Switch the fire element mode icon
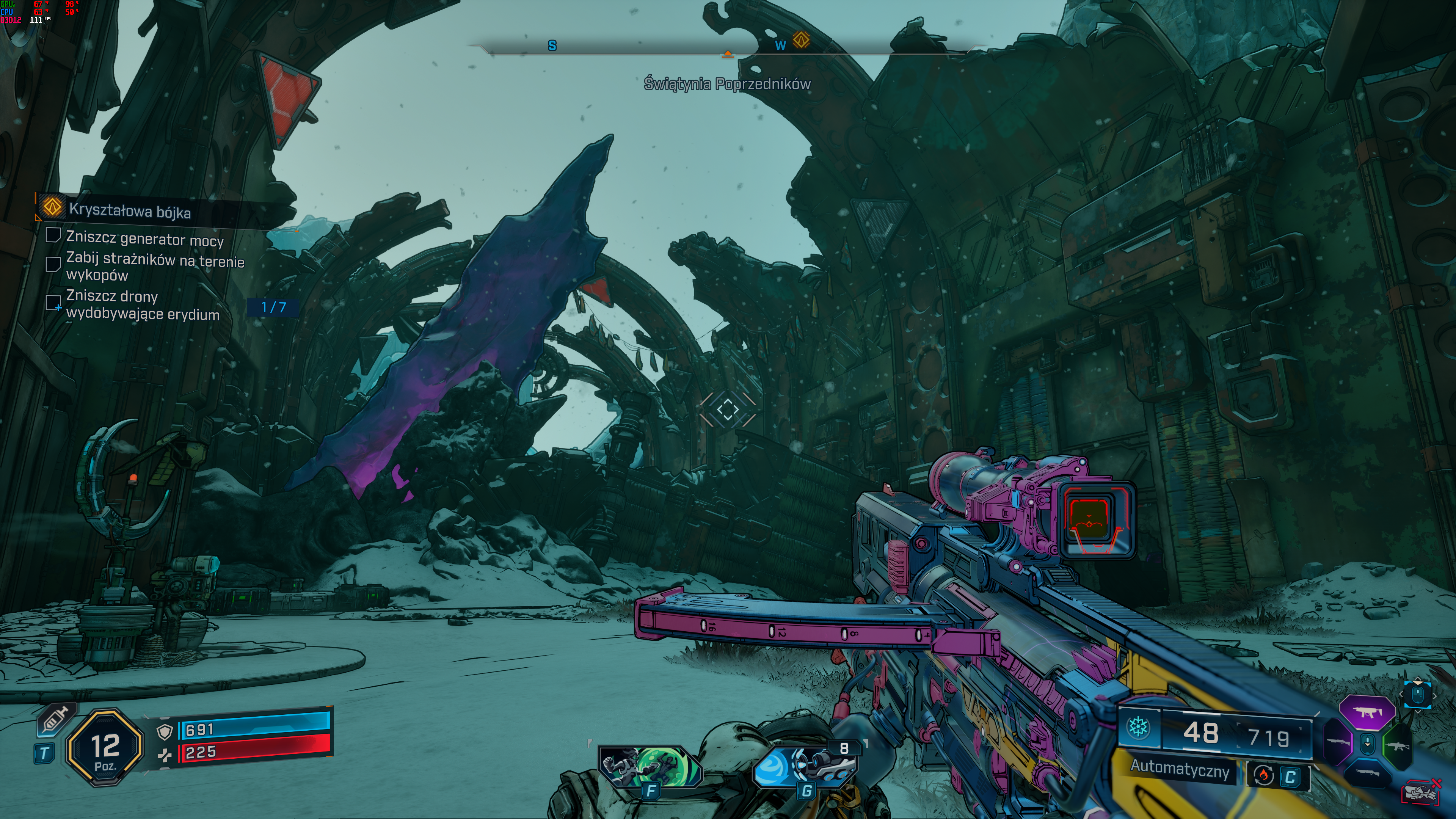This screenshot has width=1456, height=819. pos(1264,775)
